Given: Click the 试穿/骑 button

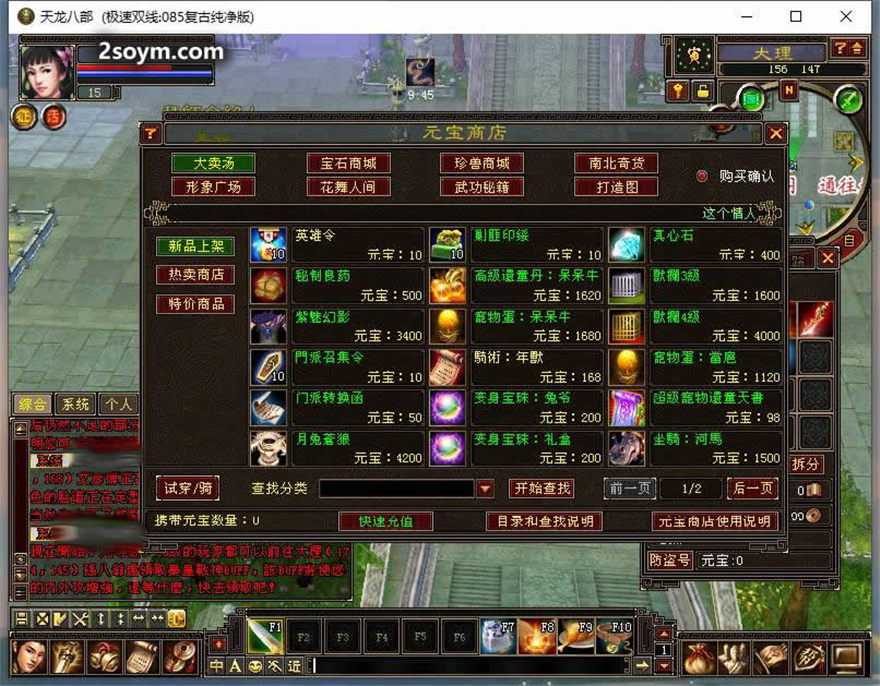Looking at the screenshot, I should coord(187,488).
